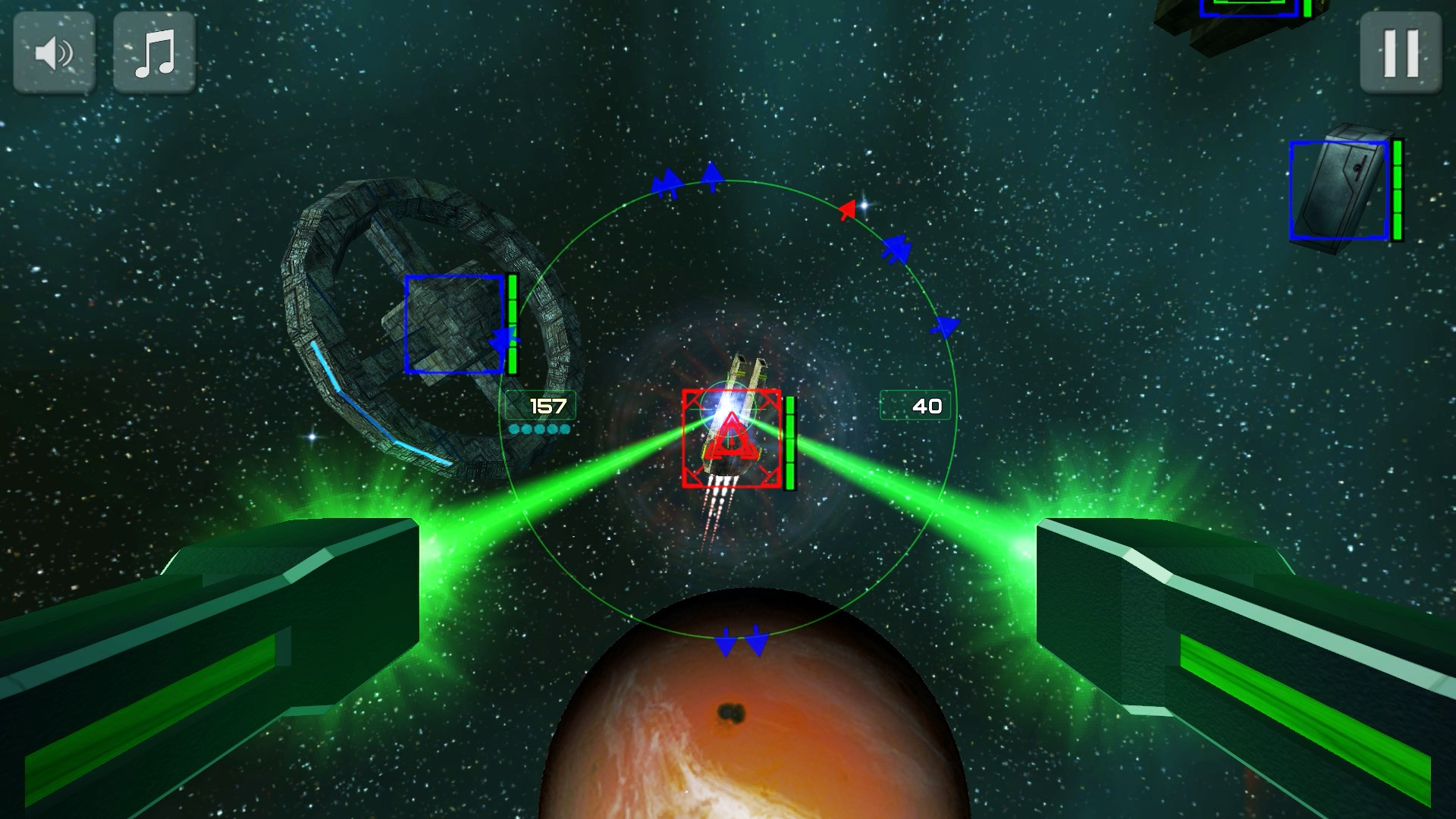Click the counter showing 40
The image size is (1456, 819).
[916, 406]
